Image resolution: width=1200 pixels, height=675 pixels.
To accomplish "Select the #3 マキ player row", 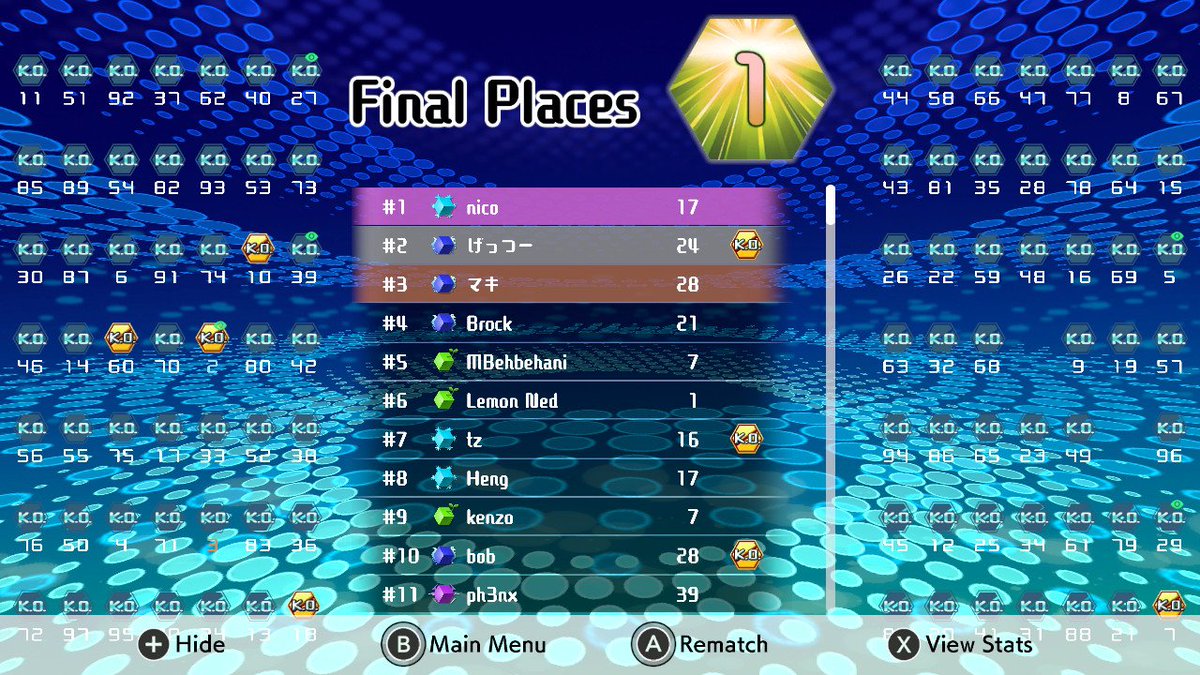I will (x=568, y=285).
